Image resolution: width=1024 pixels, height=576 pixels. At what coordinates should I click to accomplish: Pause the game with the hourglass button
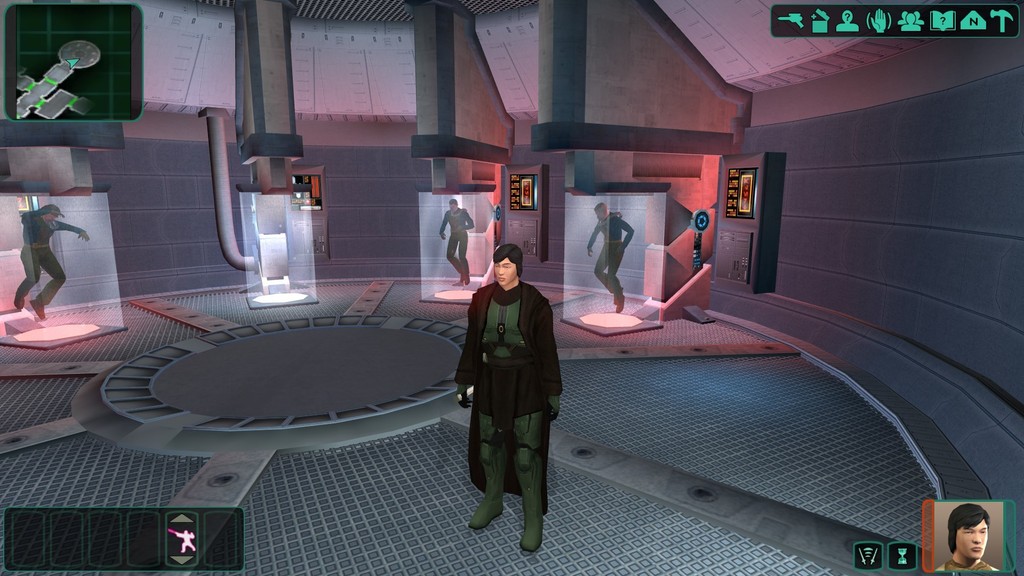pyautogui.click(x=902, y=555)
